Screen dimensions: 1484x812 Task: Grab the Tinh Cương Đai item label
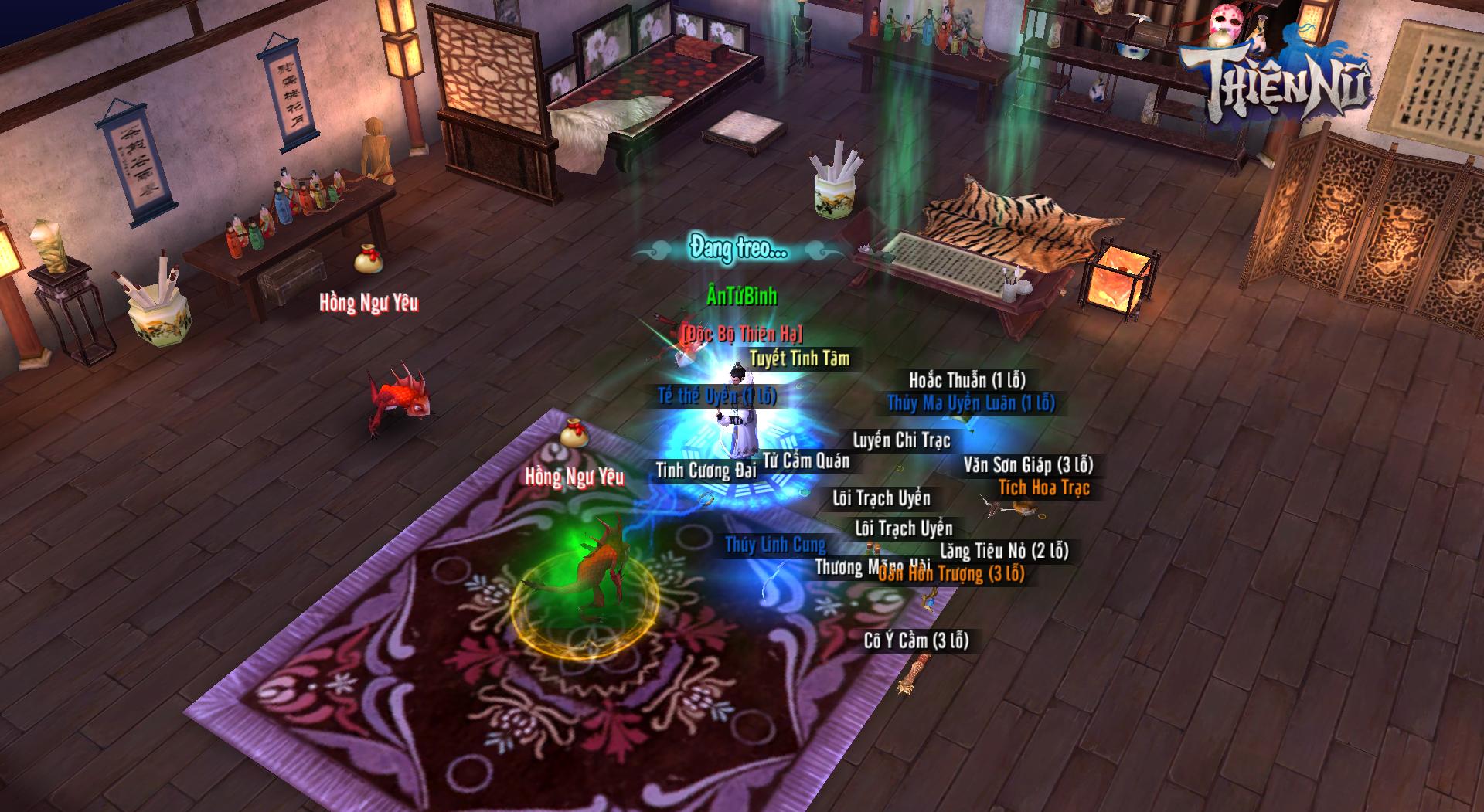(705, 470)
